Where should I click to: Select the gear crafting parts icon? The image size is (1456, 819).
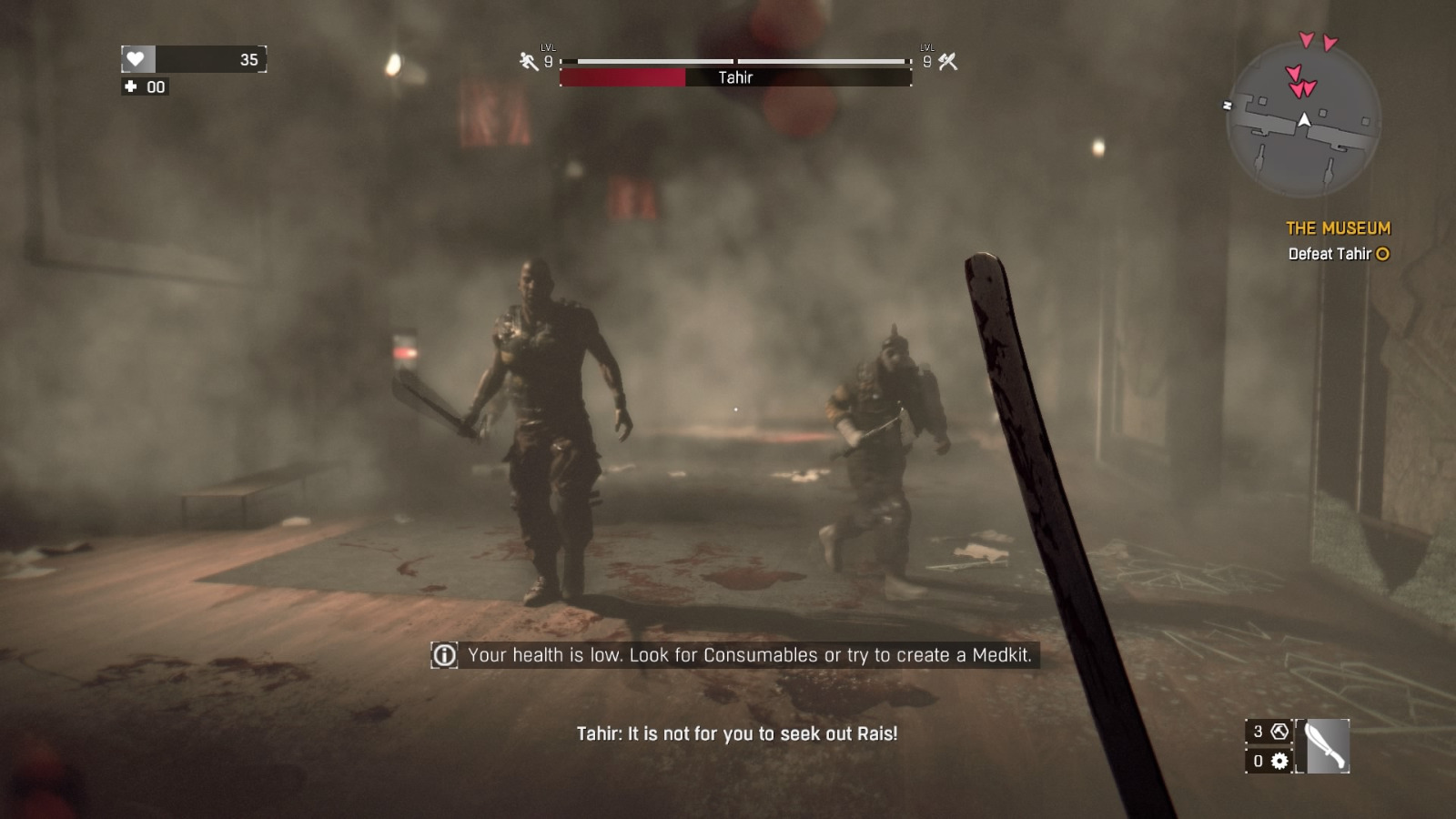pyautogui.click(x=1281, y=760)
